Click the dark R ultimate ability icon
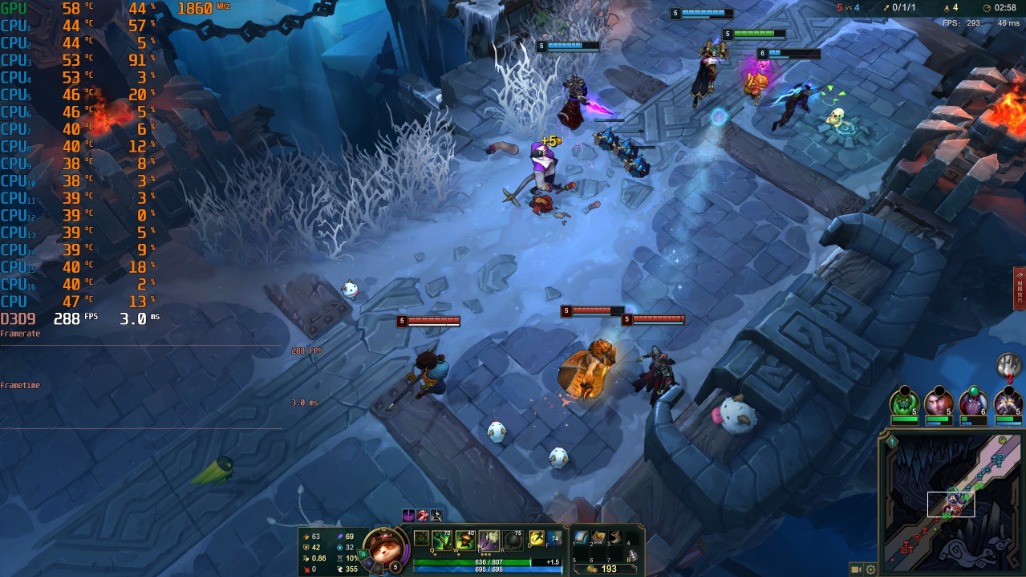 pos(513,540)
